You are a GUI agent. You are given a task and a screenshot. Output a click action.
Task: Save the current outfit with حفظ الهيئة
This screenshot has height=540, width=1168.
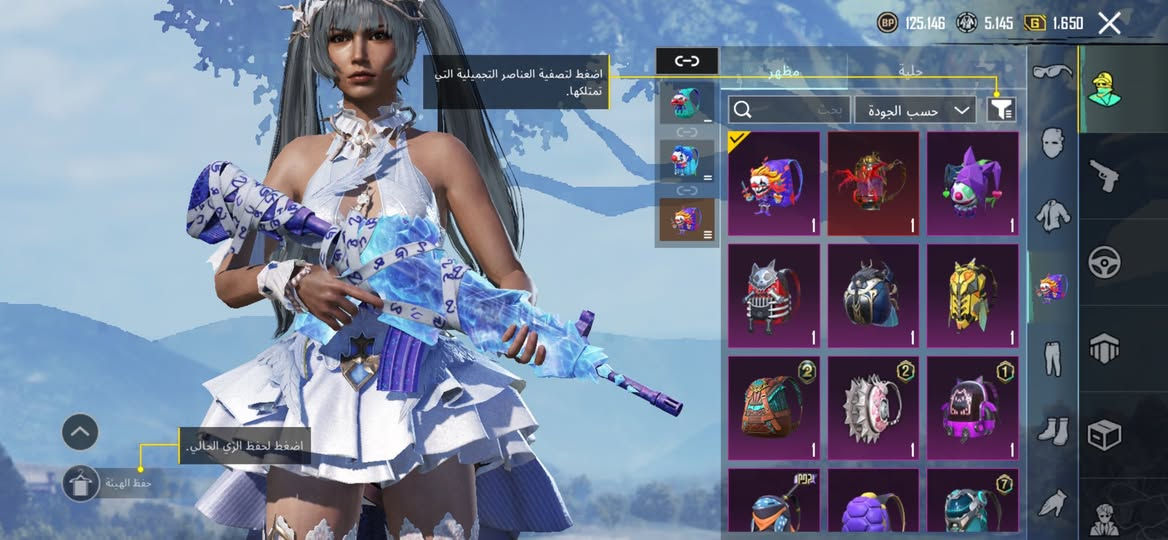80,484
